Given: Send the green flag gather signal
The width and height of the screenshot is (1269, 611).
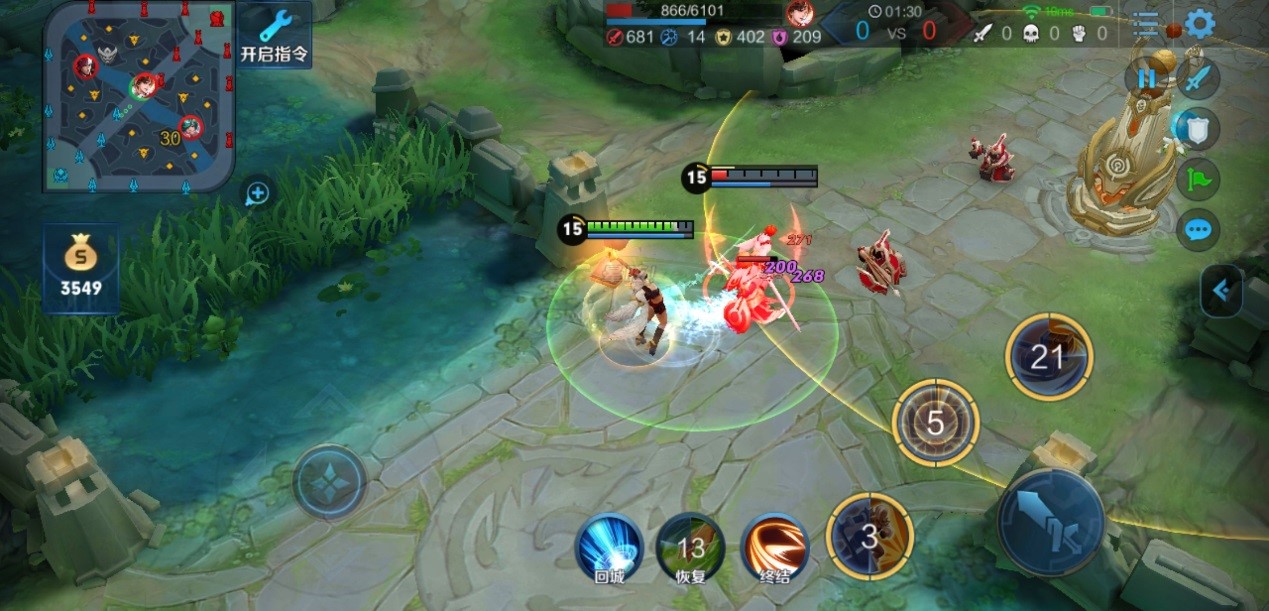Looking at the screenshot, I should click(1197, 180).
